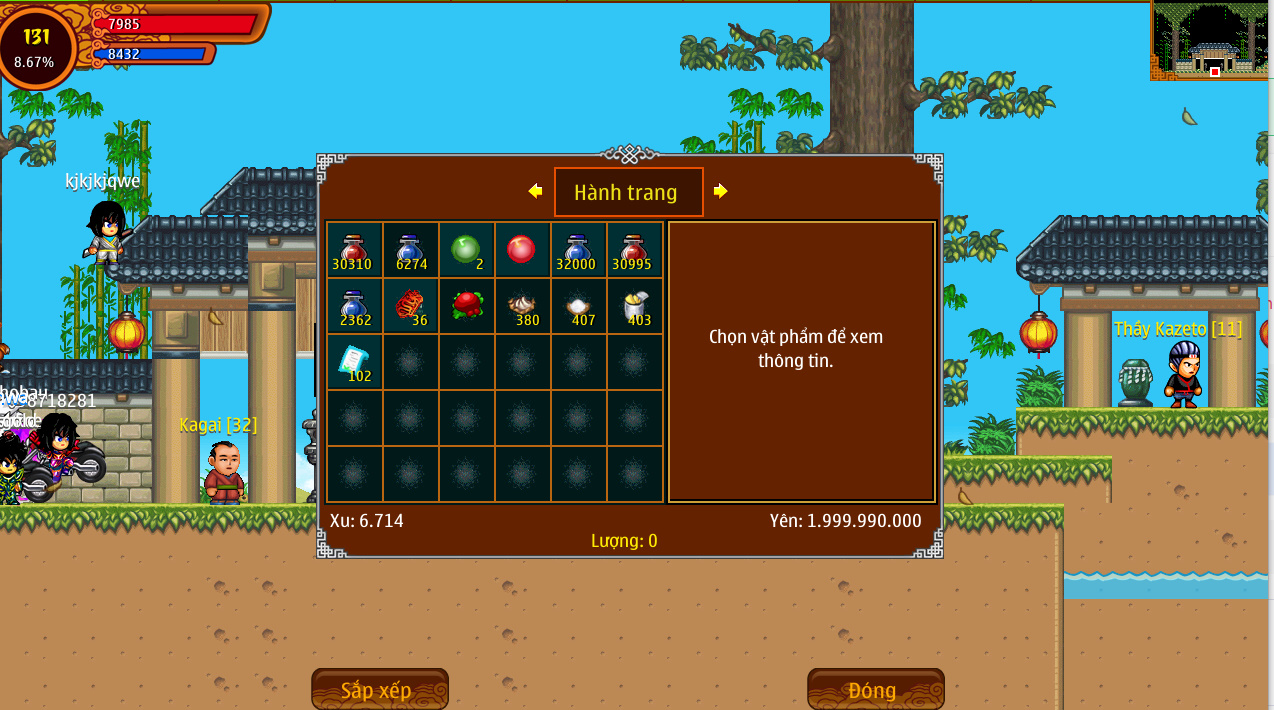This screenshot has height=710, width=1274.
Task: Select the blue potion stack of 32000
Action: [578, 250]
